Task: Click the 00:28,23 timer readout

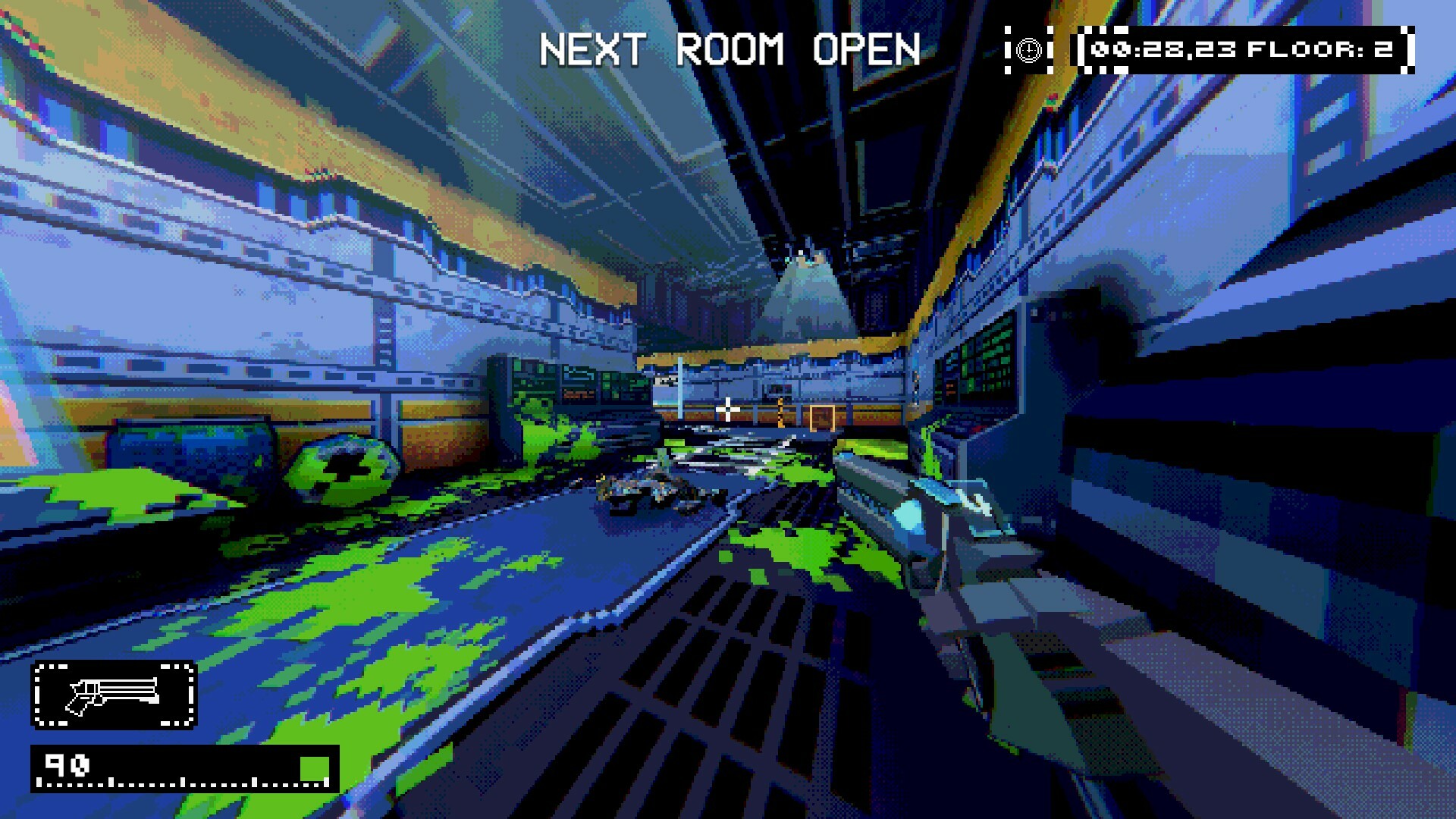Action: (x=1160, y=50)
